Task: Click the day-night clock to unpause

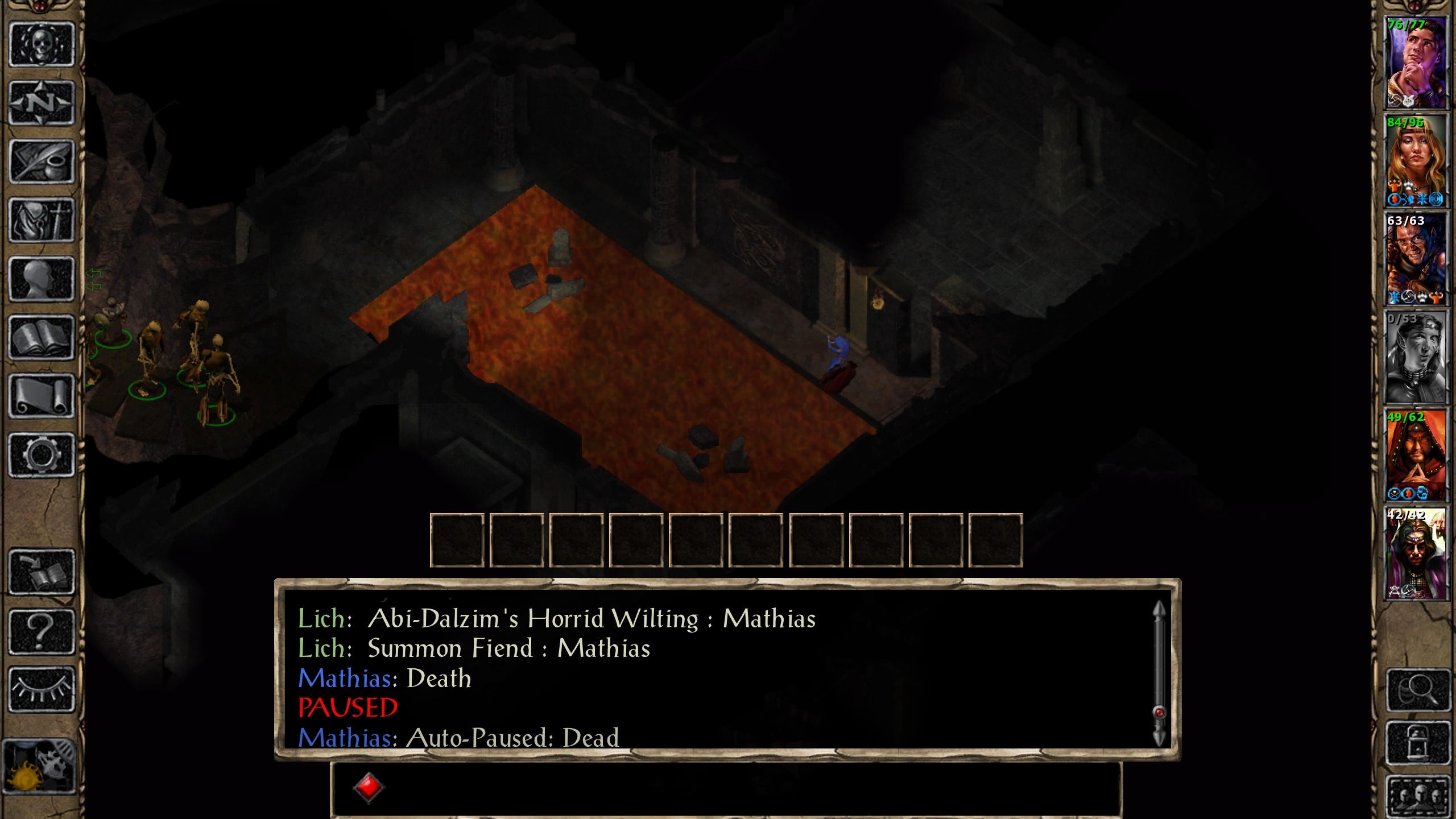Action: pyautogui.click(x=39, y=765)
